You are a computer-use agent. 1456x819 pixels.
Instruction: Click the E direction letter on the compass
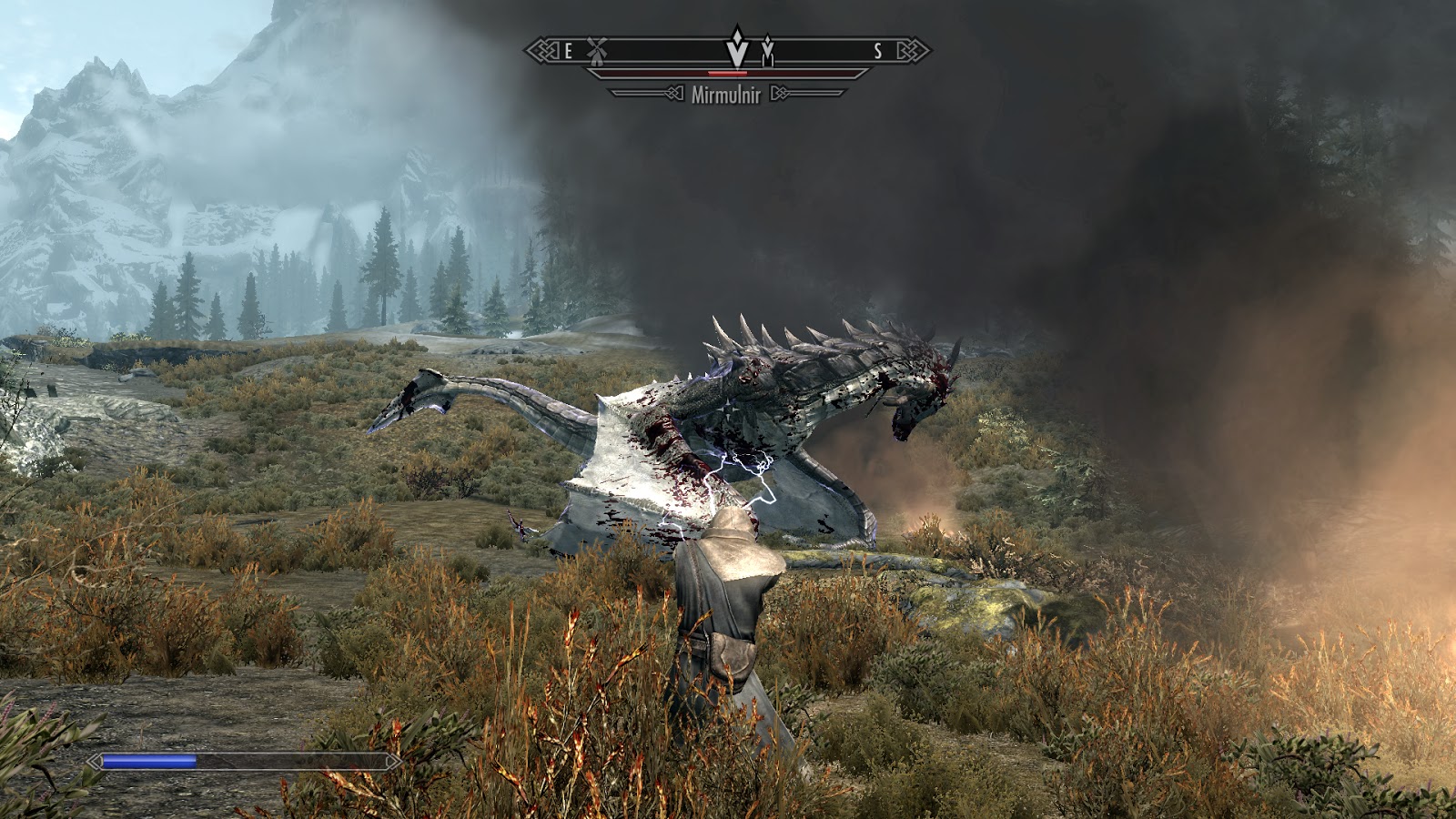568,49
